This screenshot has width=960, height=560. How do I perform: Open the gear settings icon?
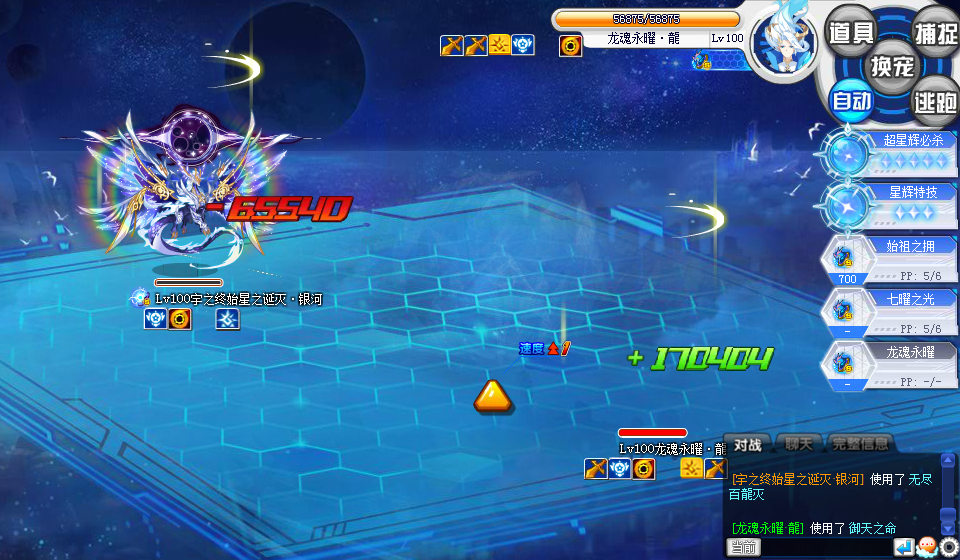pos(948,547)
